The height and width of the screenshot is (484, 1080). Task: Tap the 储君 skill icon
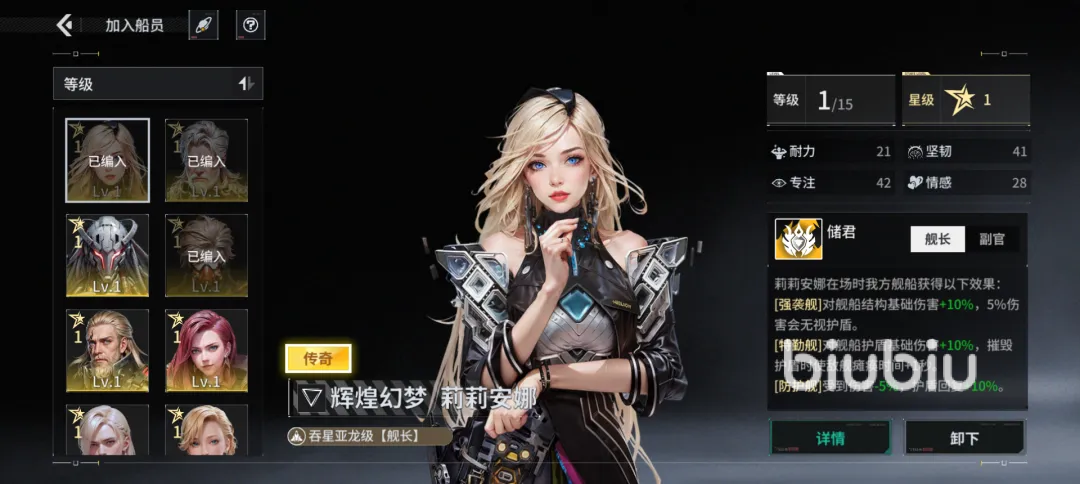click(x=798, y=239)
